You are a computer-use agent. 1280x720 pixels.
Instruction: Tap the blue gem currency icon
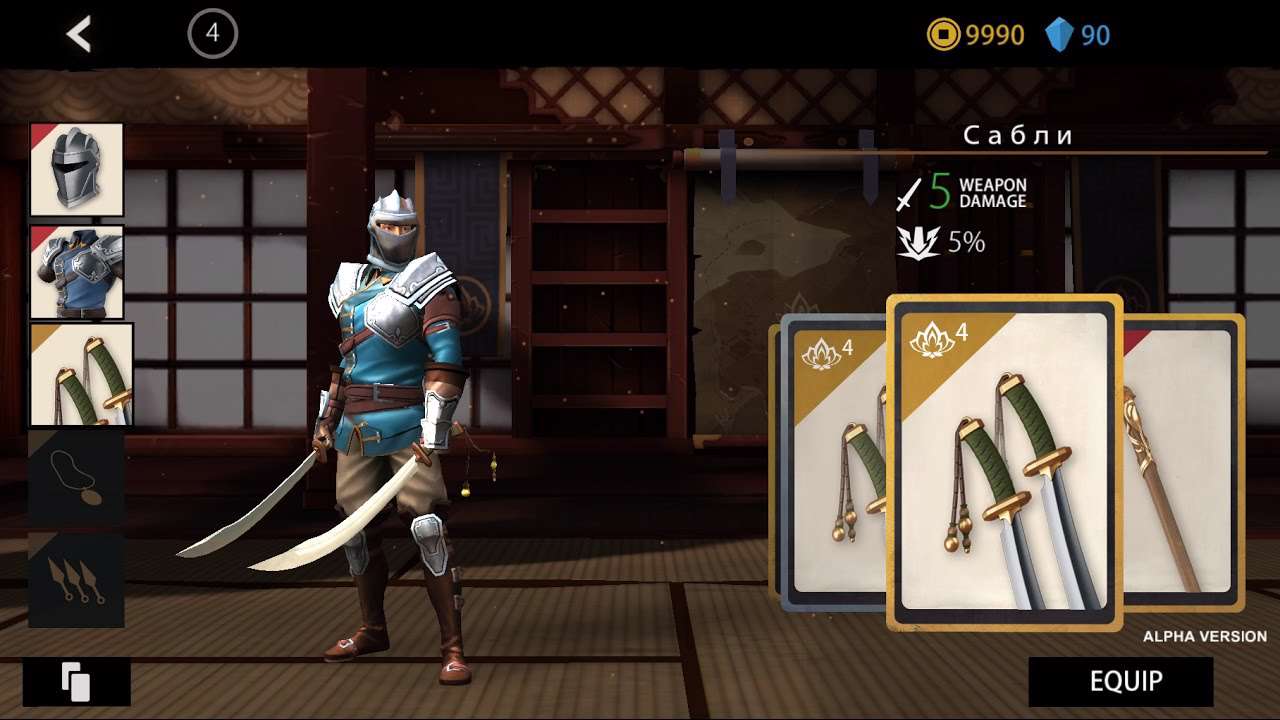tap(1059, 36)
